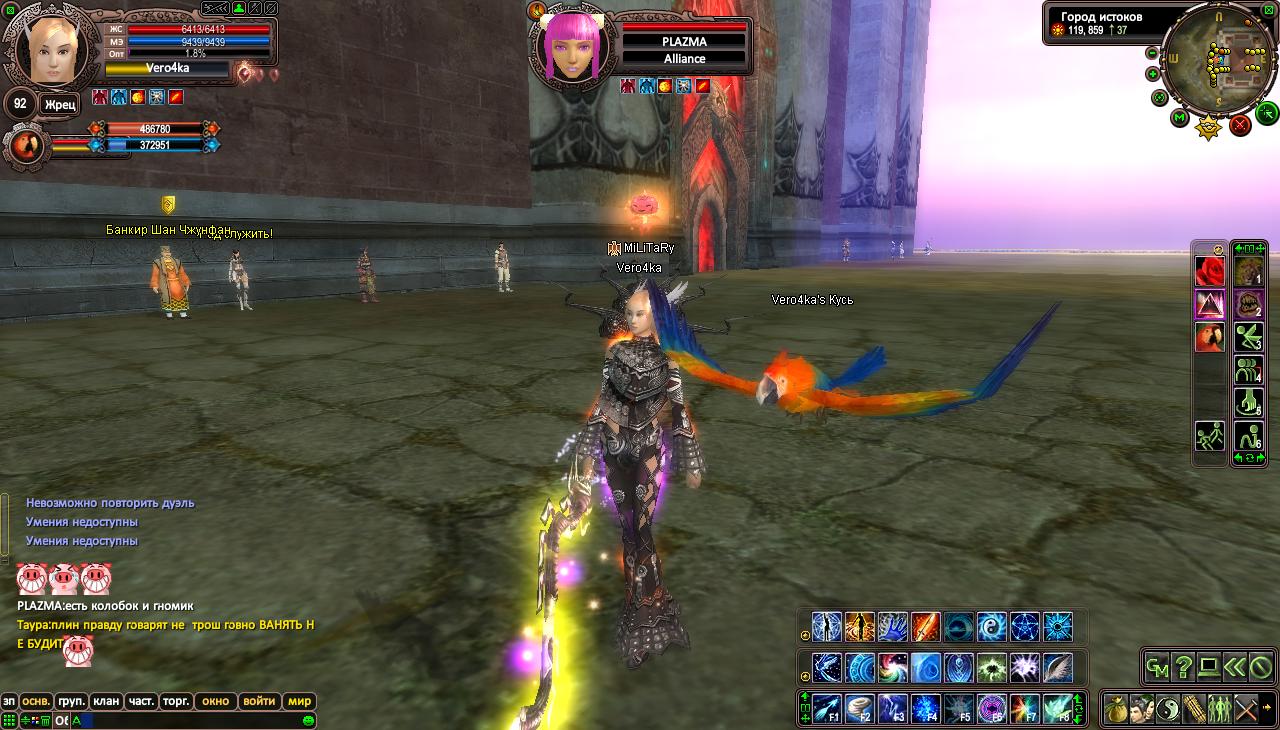Zoom in the minimap with the plus button
1280x730 pixels.
[x=1152, y=74]
